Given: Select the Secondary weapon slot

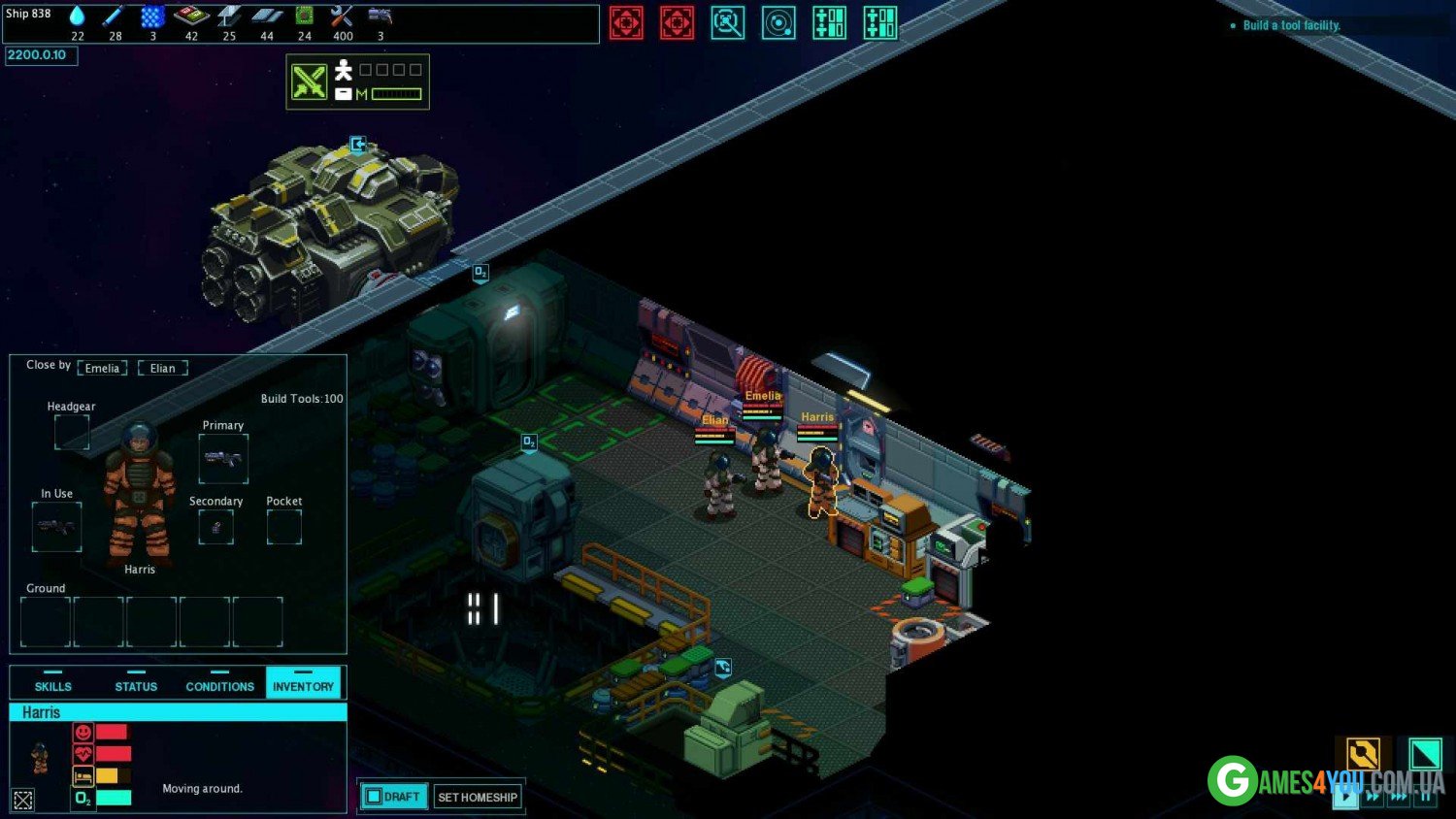Looking at the screenshot, I should pyautogui.click(x=215, y=527).
